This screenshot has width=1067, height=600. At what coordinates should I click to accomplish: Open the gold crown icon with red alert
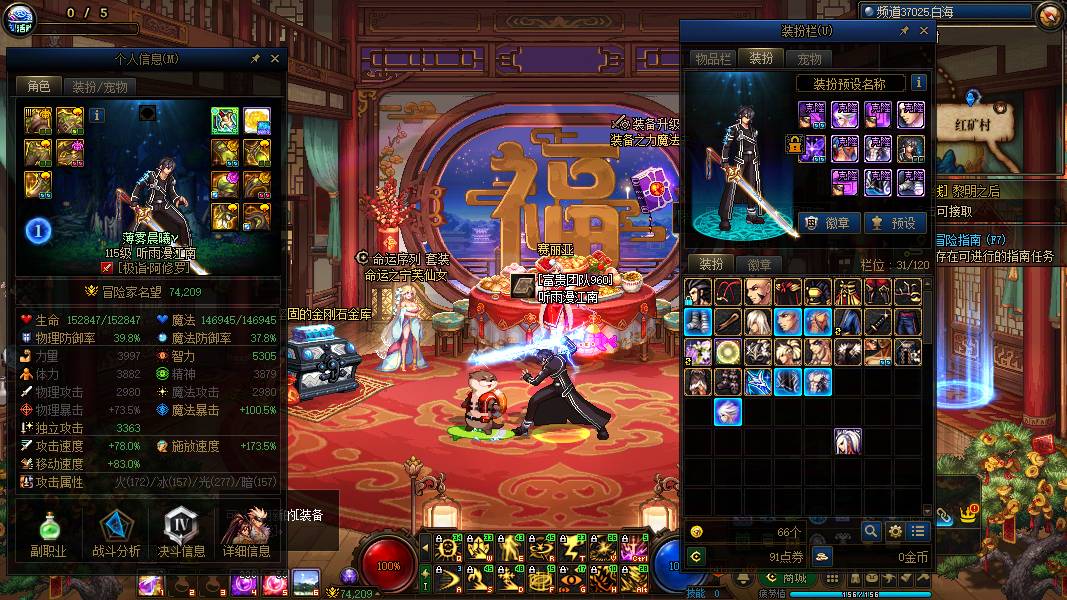click(968, 513)
